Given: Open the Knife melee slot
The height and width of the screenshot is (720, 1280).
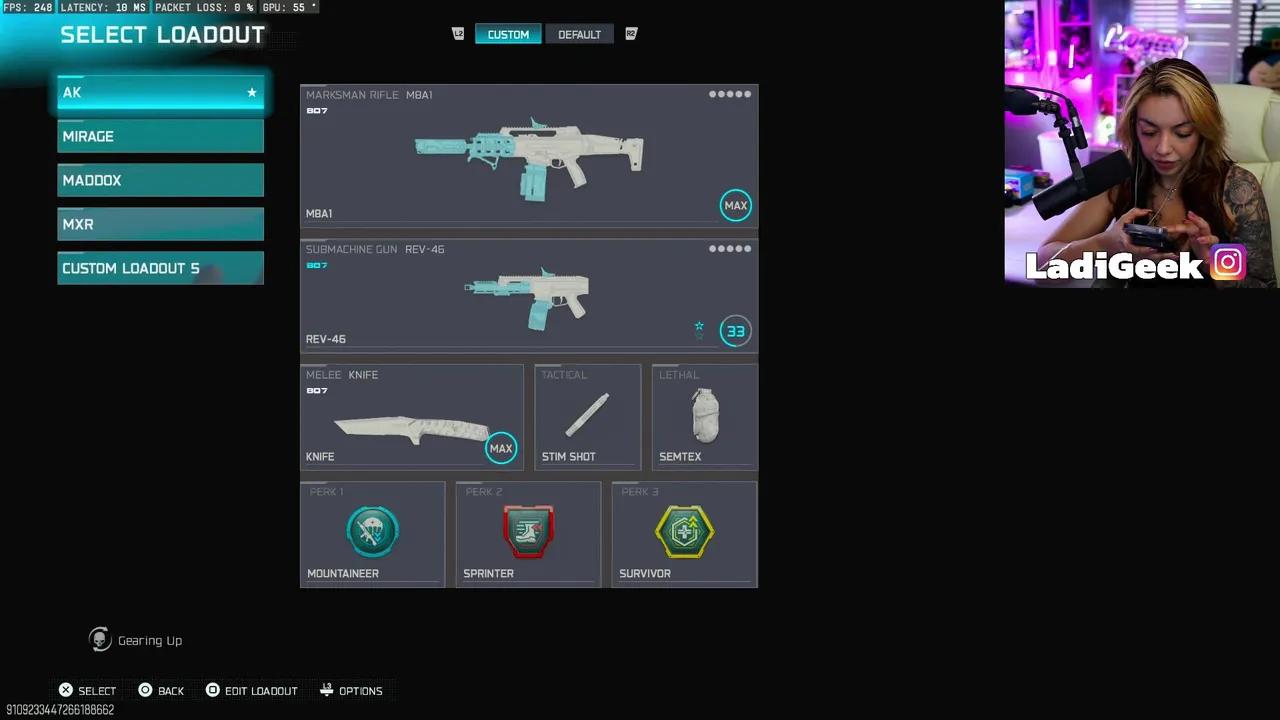Looking at the screenshot, I should (411, 417).
